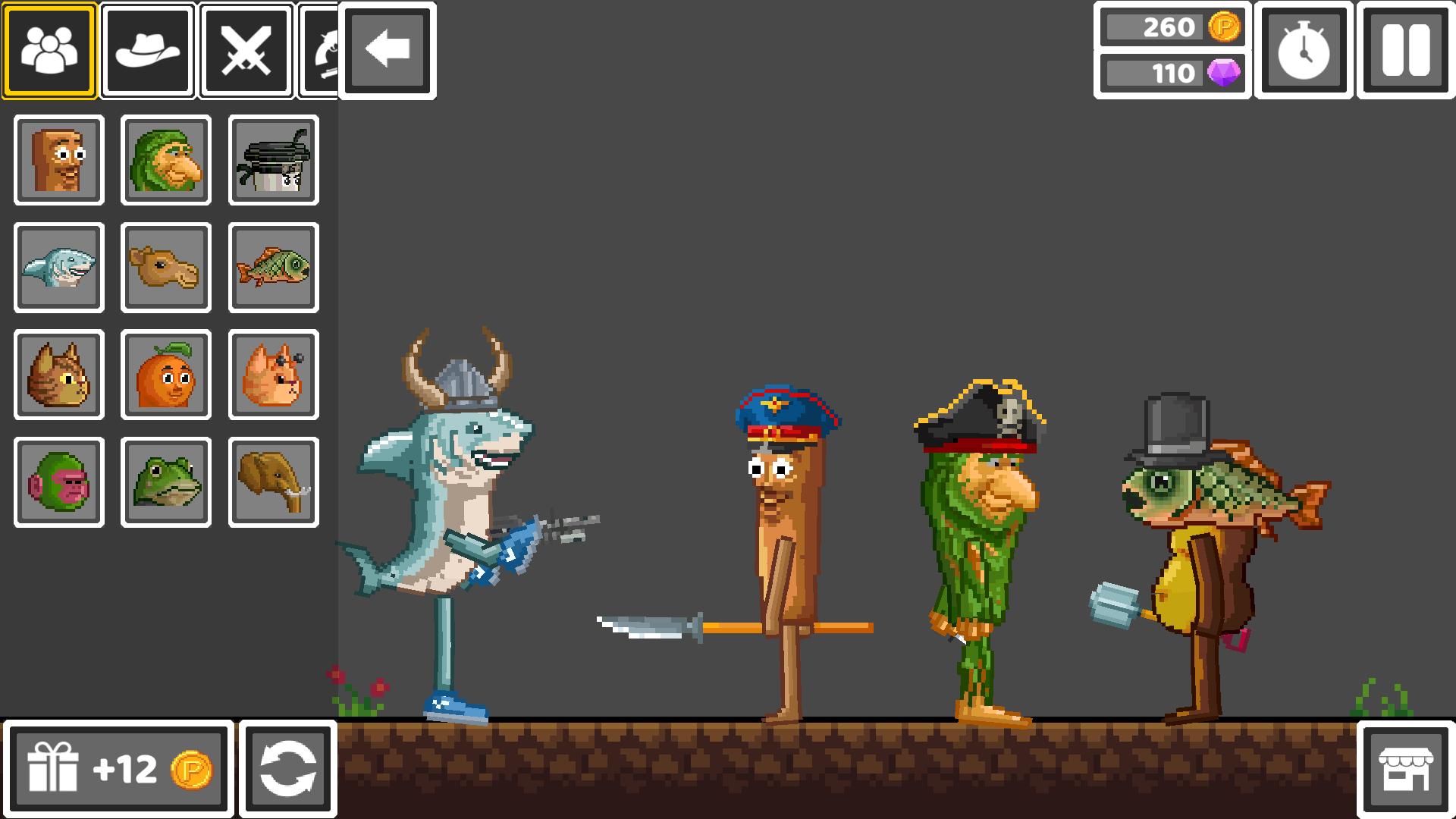Select the frog character thumbnail
The height and width of the screenshot is (819, 1456).
[165, 482]
